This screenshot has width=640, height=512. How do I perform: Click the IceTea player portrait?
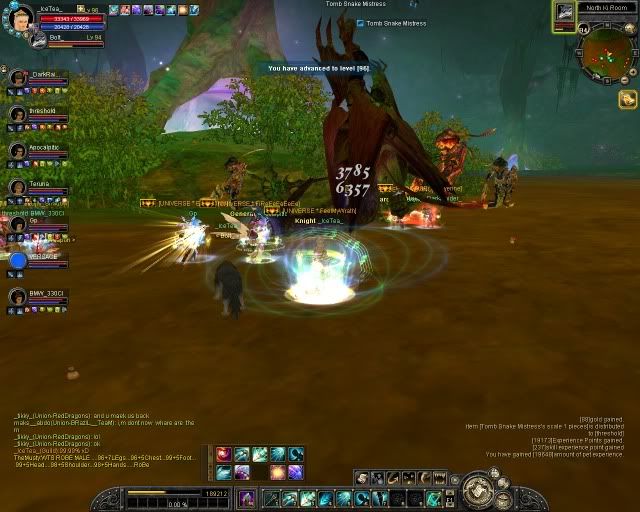click(x=22, y=18)
